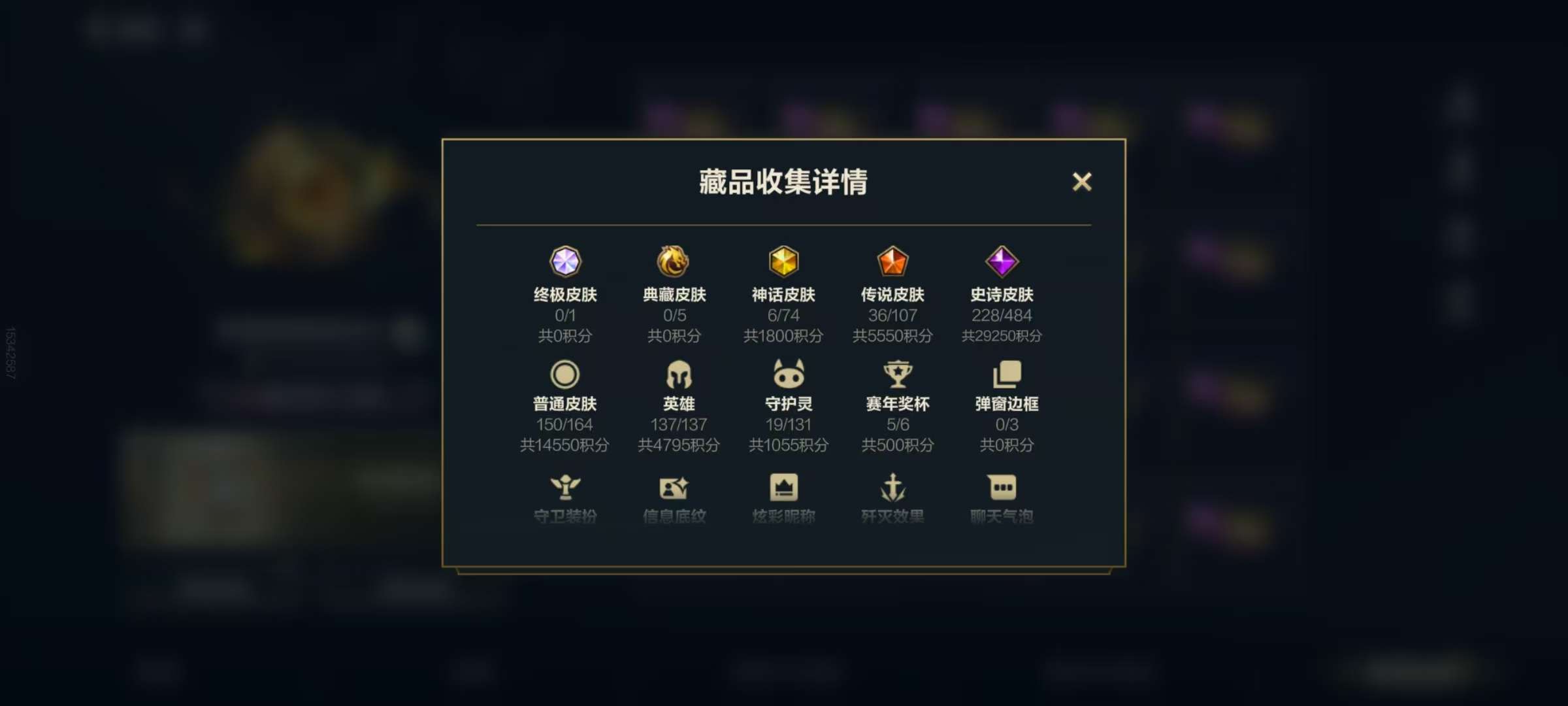1568x706 pixels.
Task: Click the 共14550积分 points label
Action: [566, 445]
